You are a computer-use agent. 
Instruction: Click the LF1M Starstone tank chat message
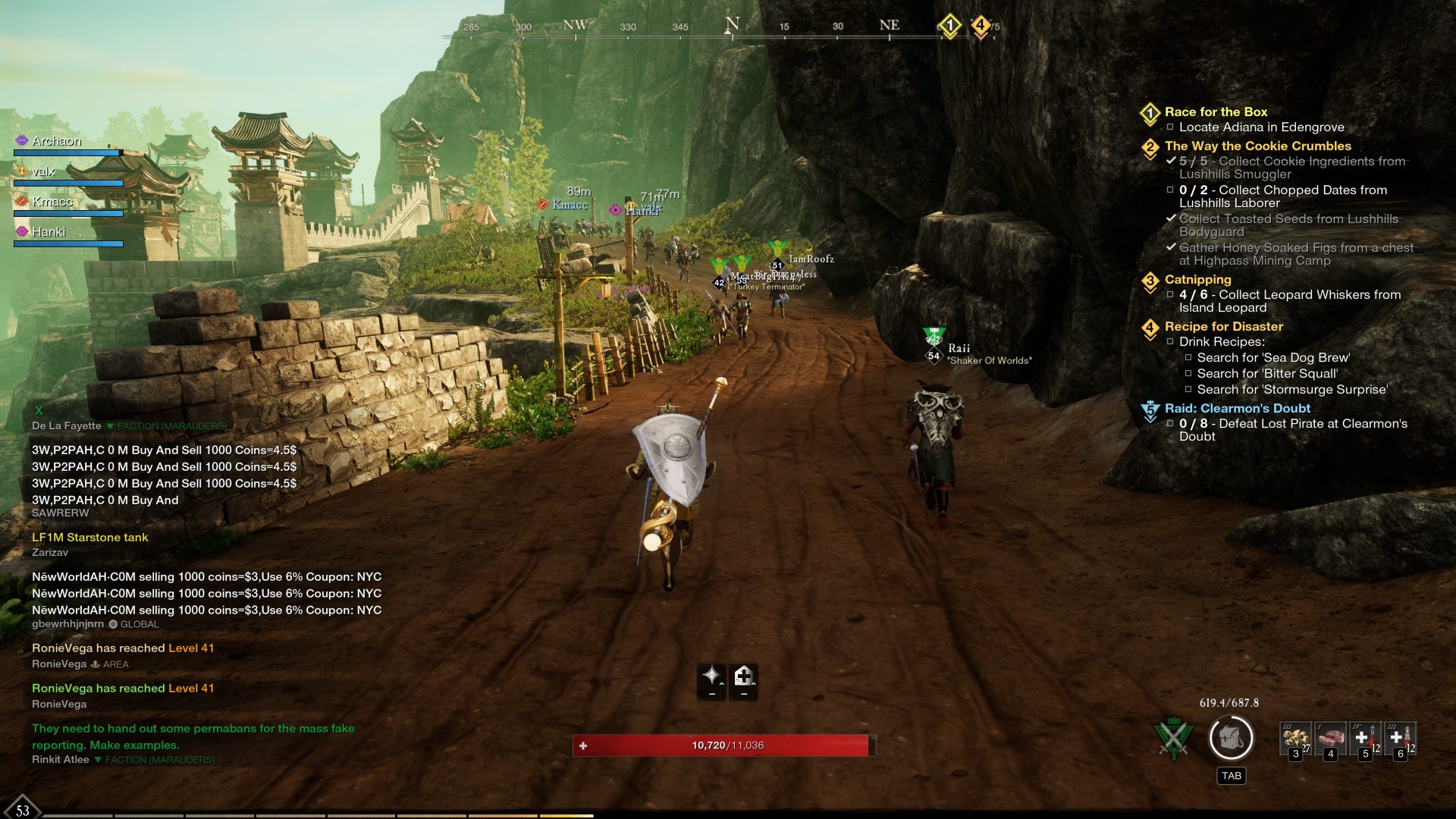pos(90,538)
